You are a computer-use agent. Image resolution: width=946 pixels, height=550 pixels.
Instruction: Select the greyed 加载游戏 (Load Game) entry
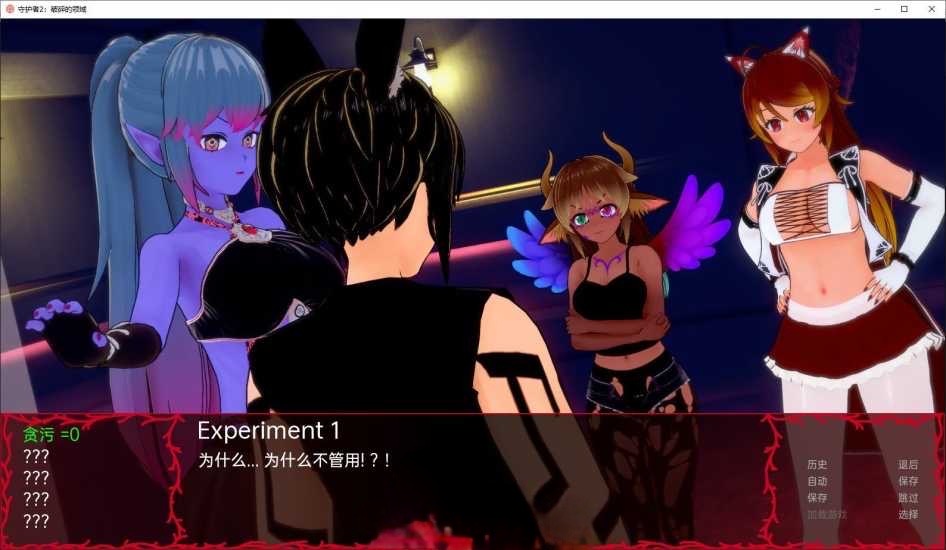826,515
